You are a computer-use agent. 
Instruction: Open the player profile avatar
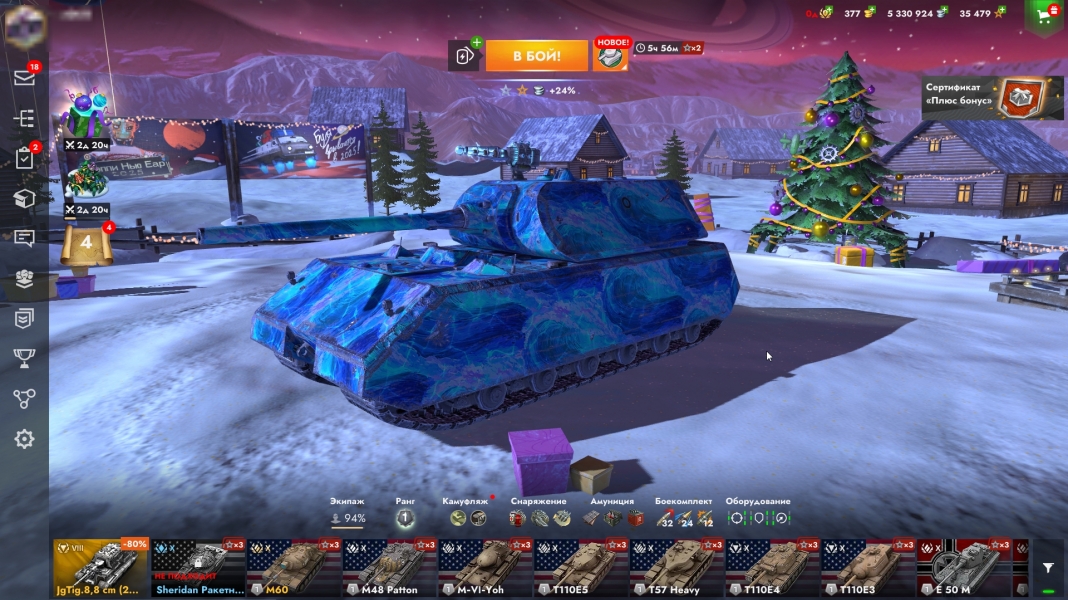[x=24, y=22]
